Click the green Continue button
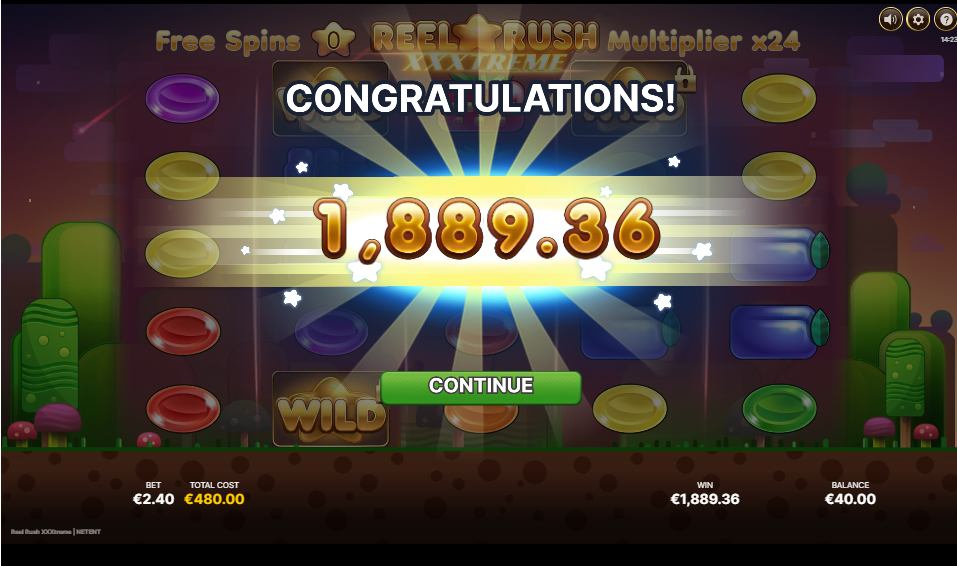The width and height of the screenshot is (957, 566). (480, 387)
